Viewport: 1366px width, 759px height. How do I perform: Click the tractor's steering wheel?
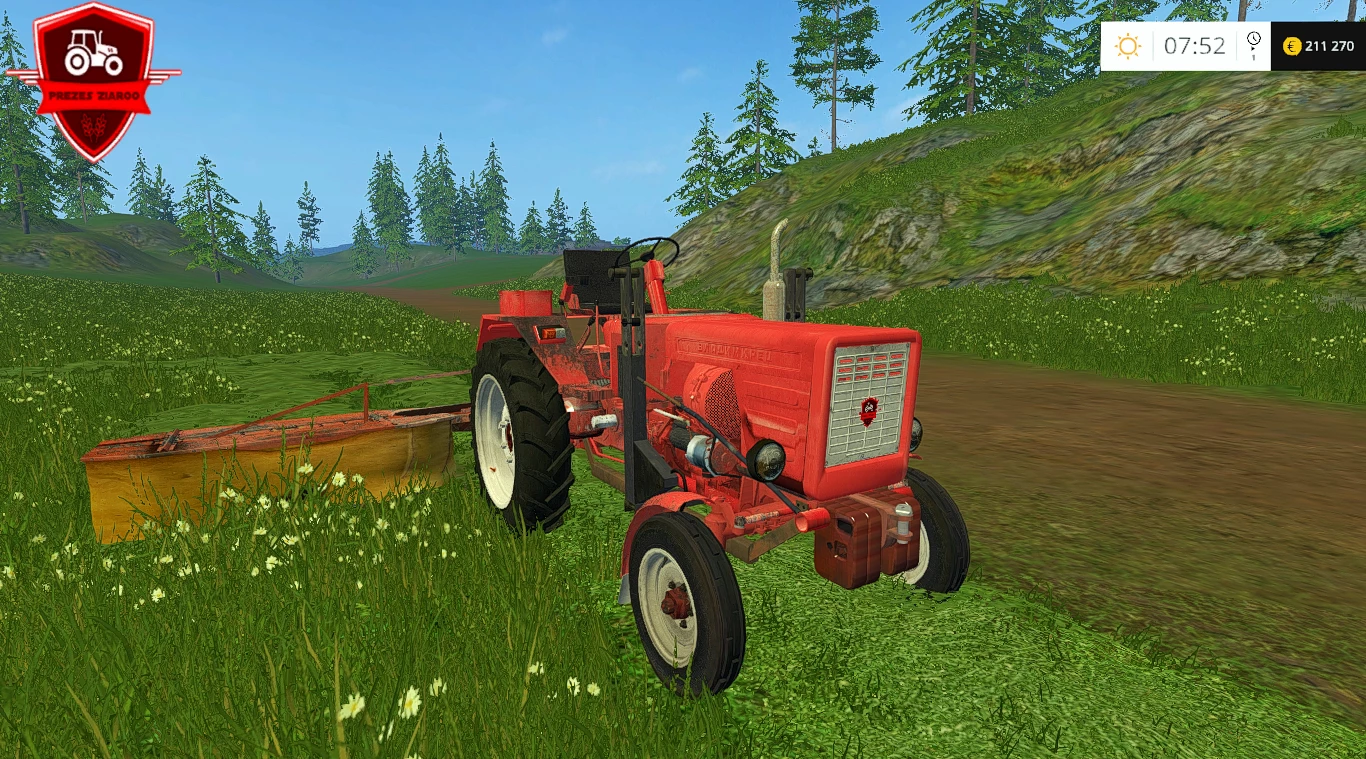(x=648, y=248)
